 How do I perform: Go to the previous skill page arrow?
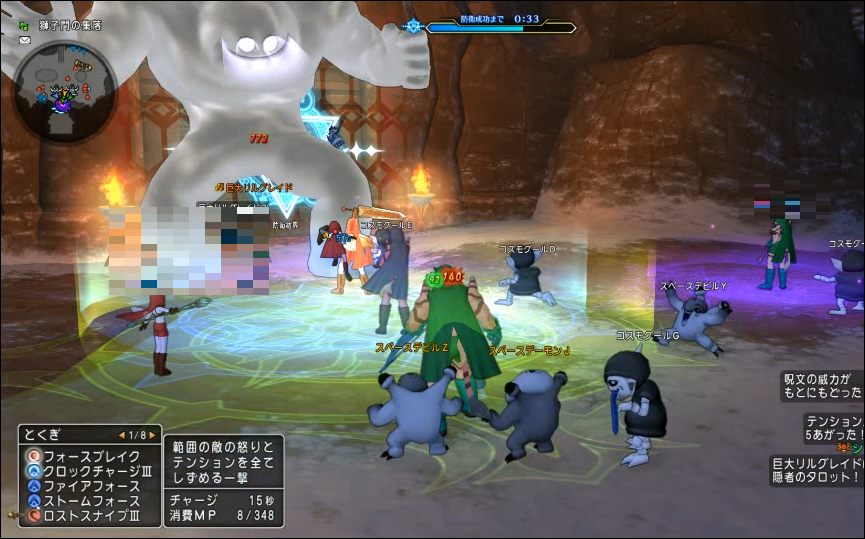point(122,435)
